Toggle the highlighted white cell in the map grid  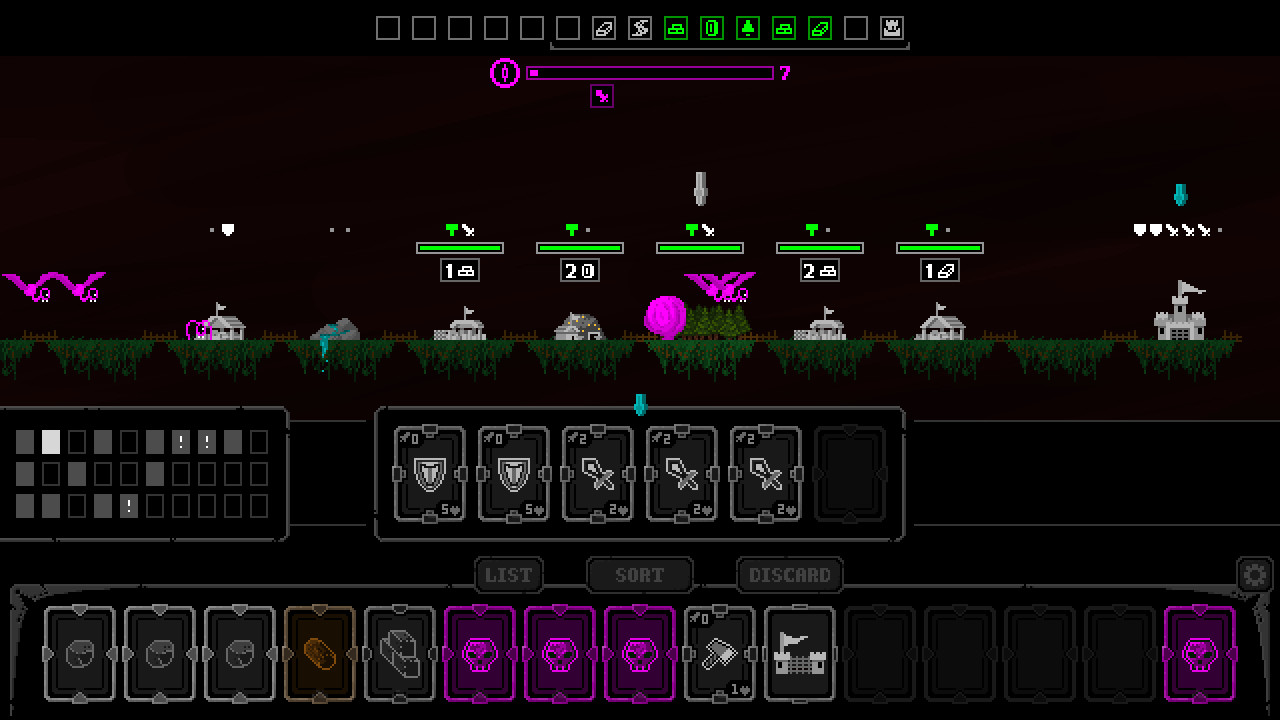click(50, 442)
